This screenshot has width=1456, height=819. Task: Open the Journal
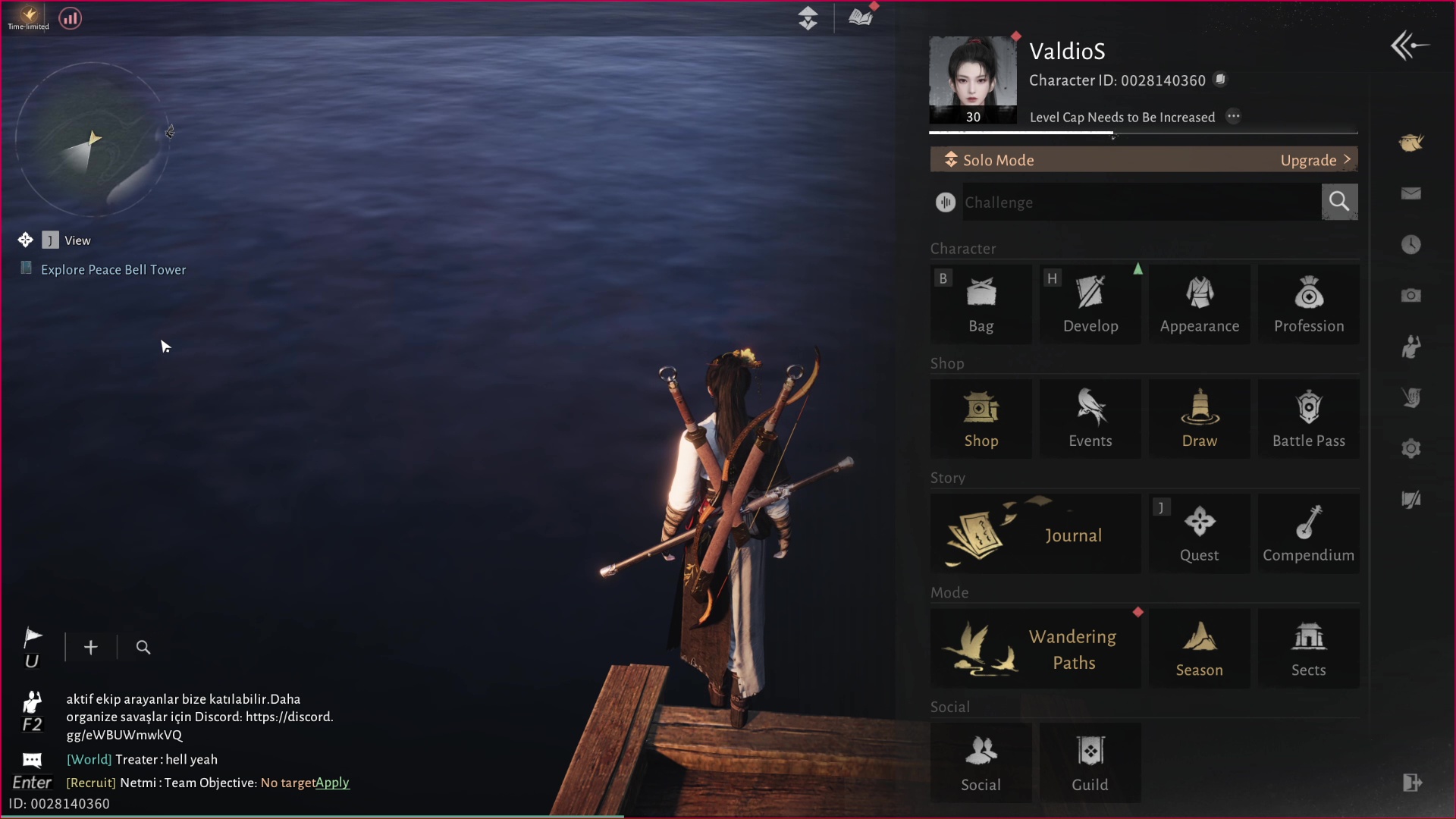[1035, 534]
